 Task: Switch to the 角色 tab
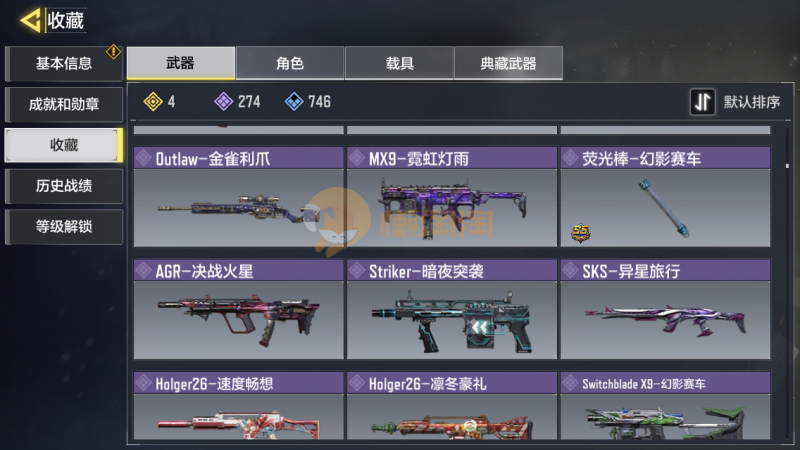[290, 64]
